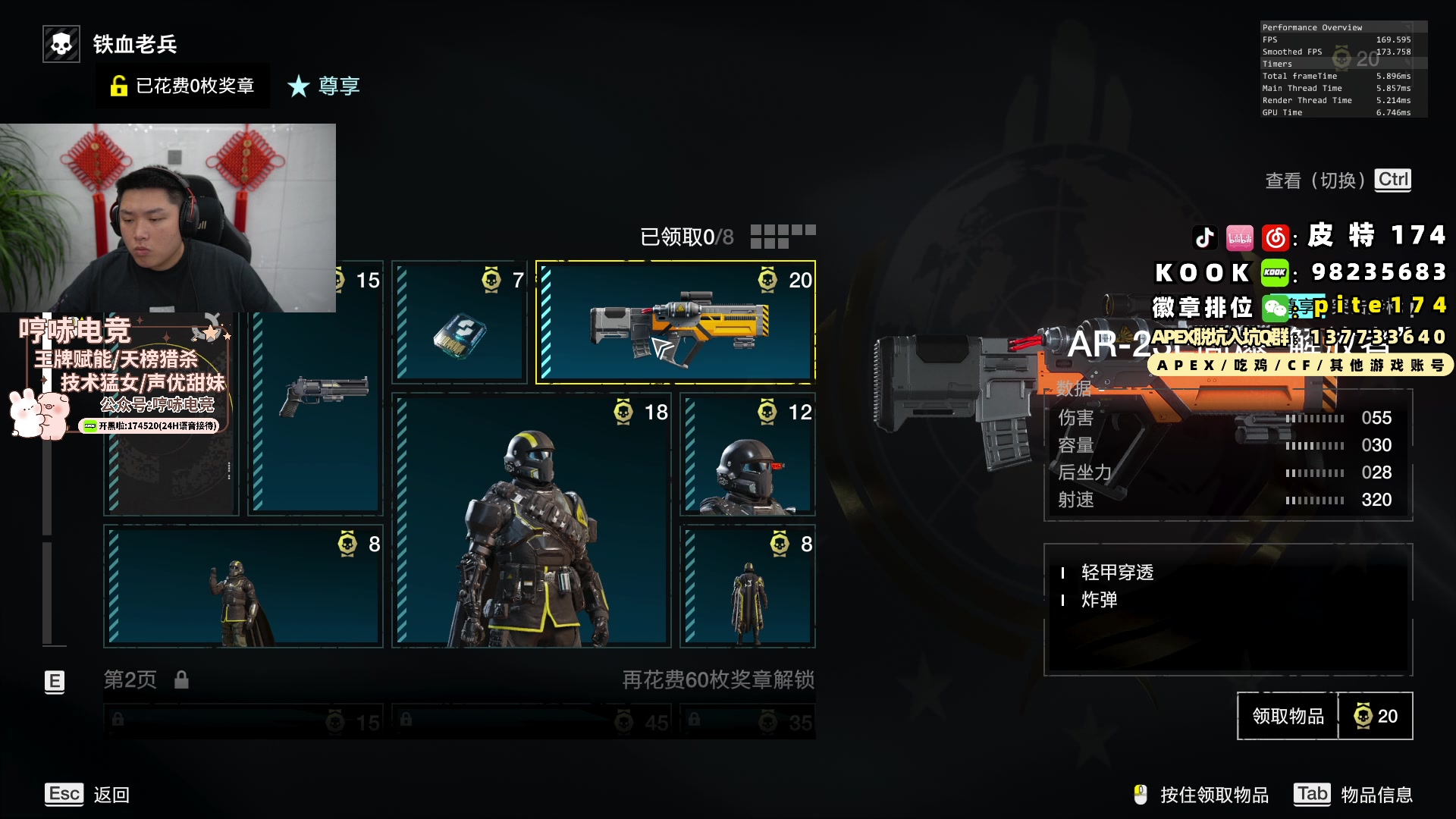Select the full body armor tile costing 18
This screenshot has width=1456, height=819.
coord(531,520)
